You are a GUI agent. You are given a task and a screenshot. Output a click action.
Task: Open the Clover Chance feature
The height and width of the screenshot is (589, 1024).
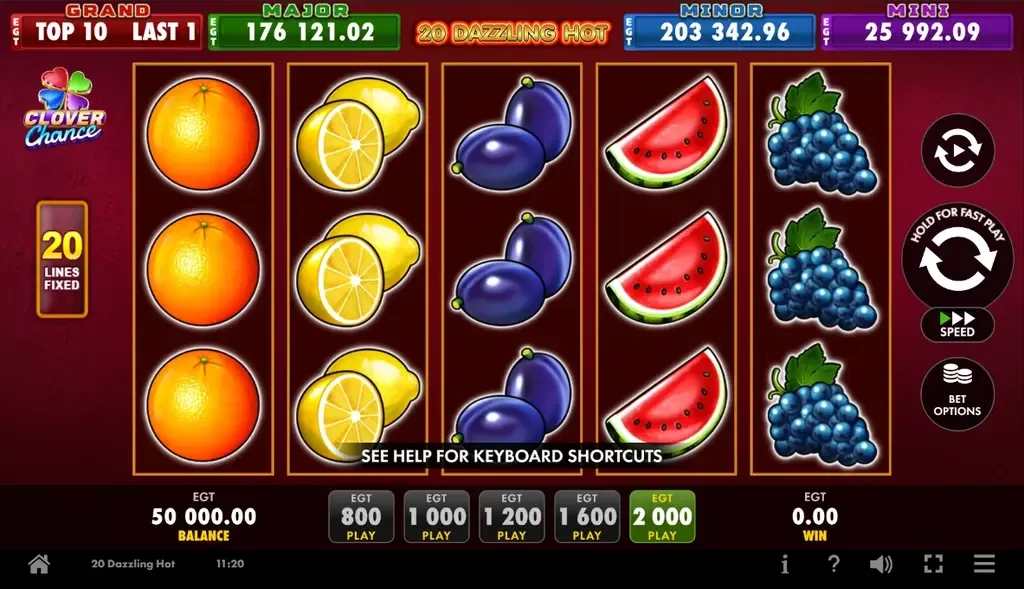pyautogui.click(x=65, y=108)
